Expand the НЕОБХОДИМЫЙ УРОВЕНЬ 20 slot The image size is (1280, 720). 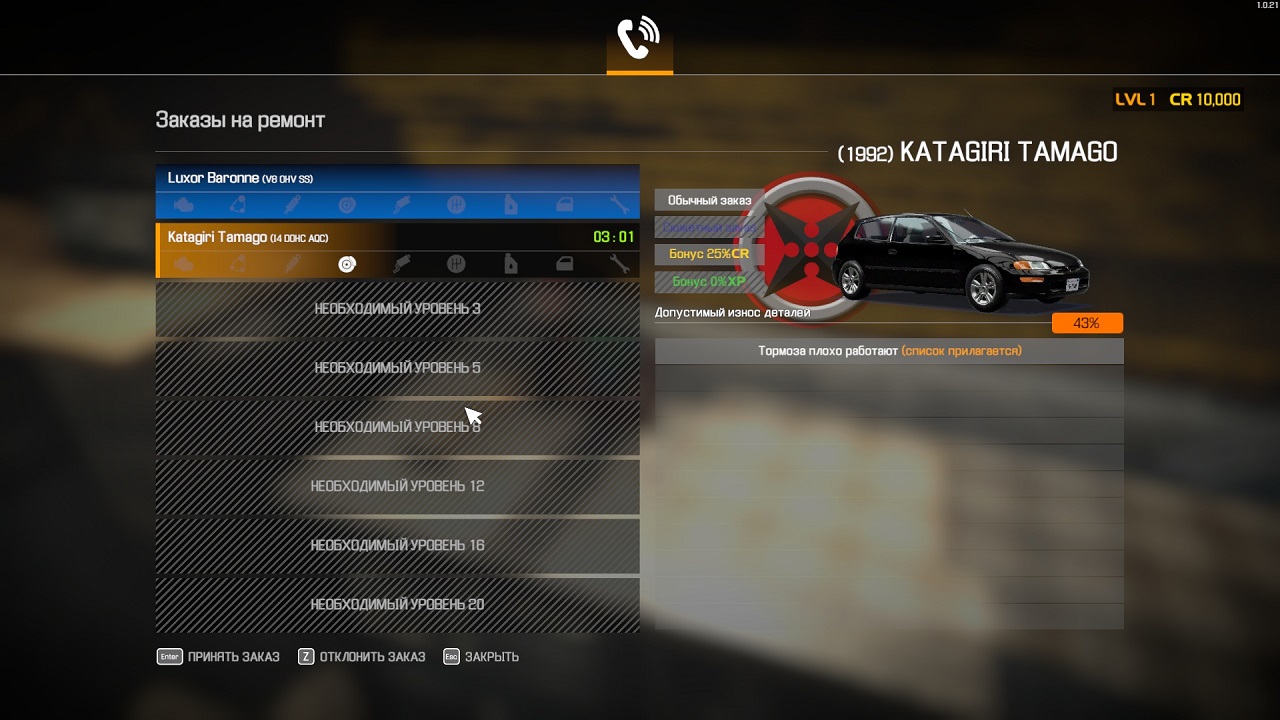[x=397, y=605]
